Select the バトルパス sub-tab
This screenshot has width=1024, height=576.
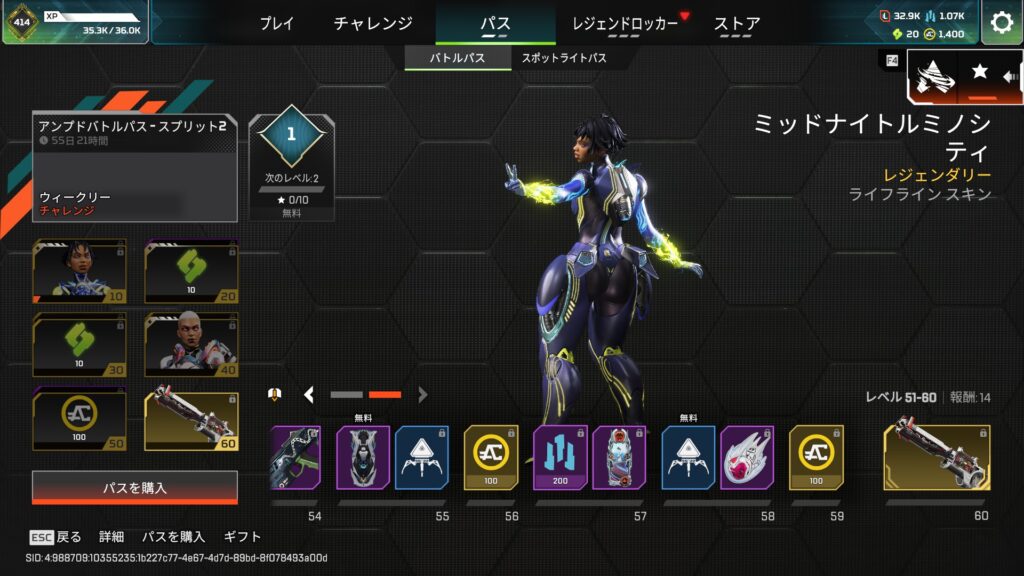coord(457,58)
